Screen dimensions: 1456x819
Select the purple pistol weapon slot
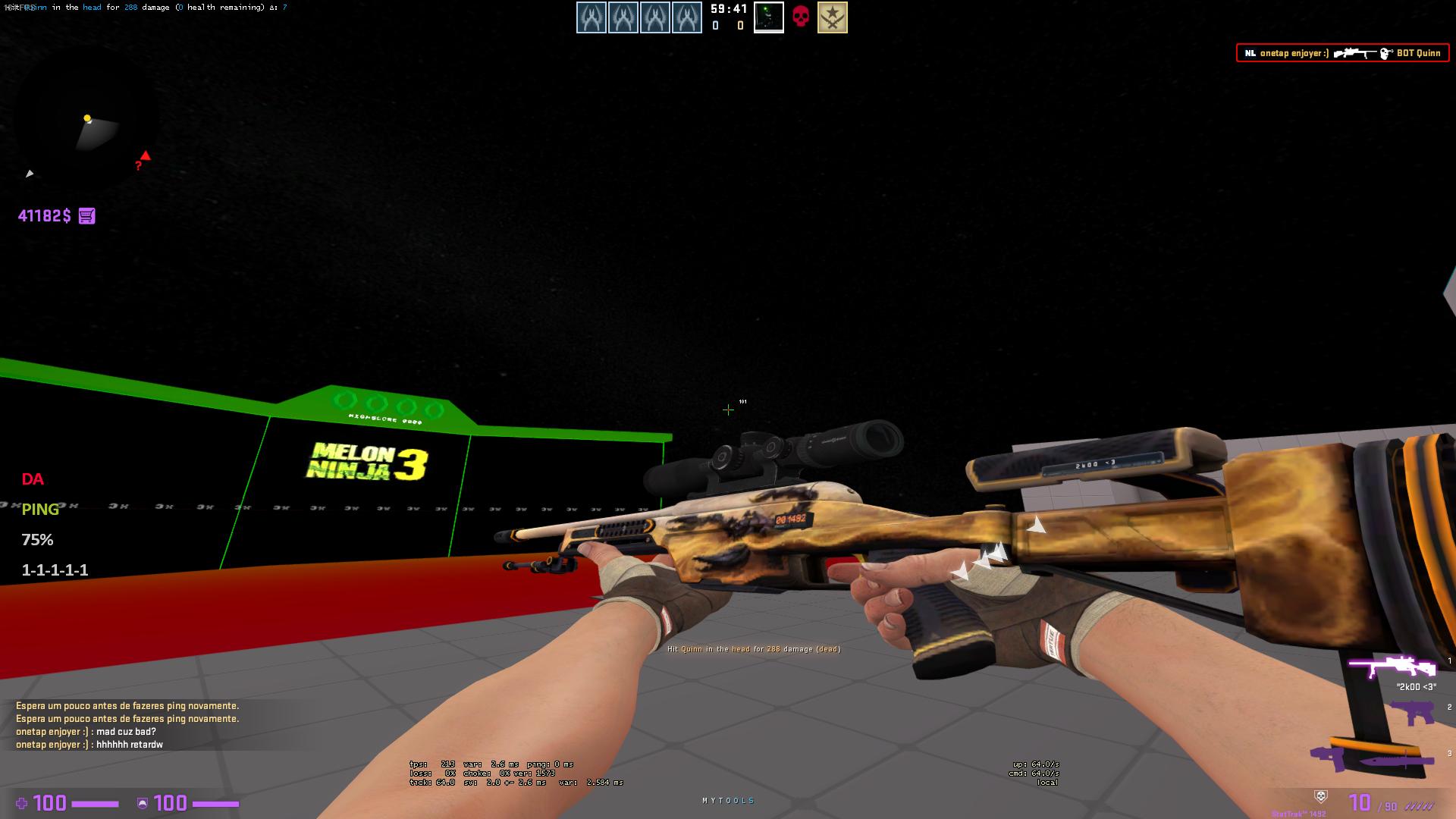(x=1412, y=713)
